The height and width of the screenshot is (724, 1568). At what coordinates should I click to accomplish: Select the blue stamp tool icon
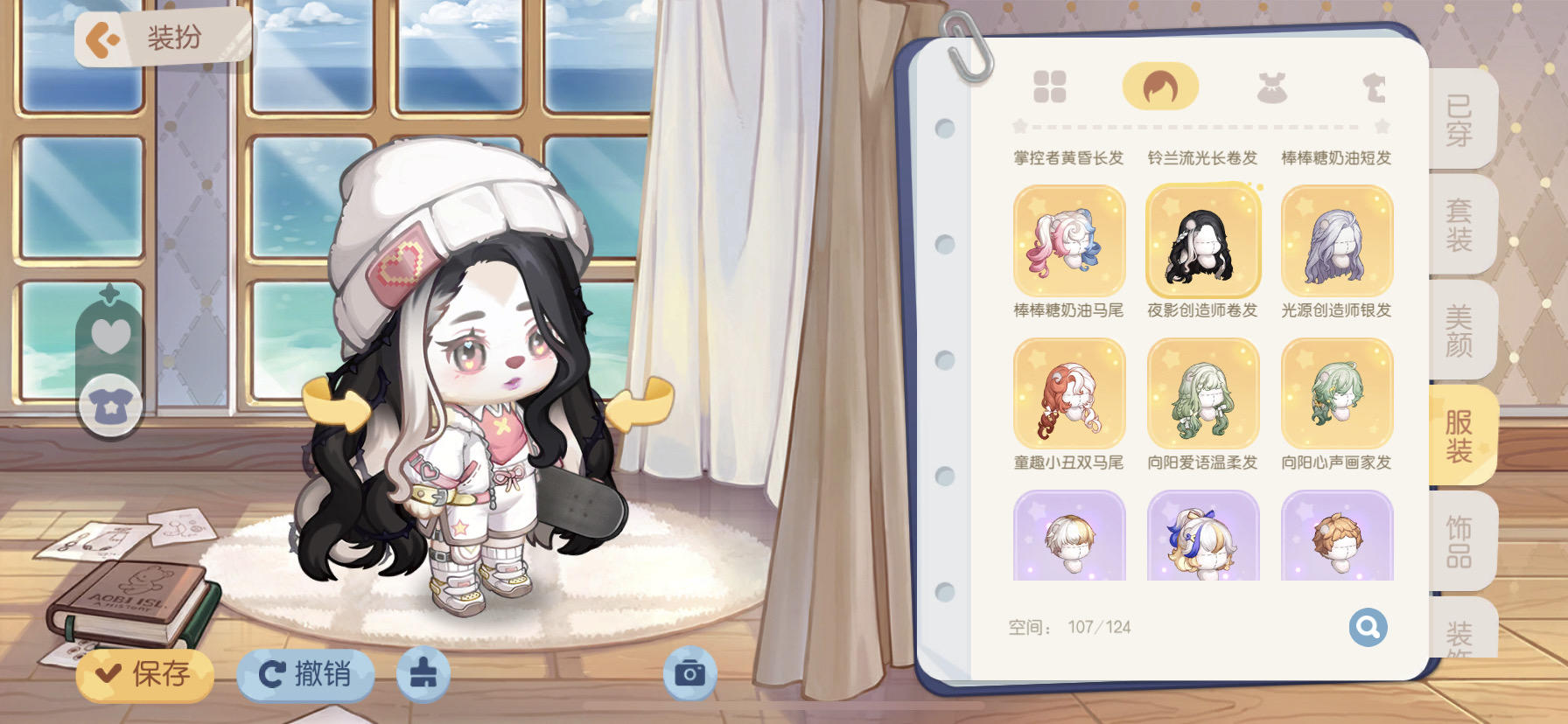pos(423,674)
